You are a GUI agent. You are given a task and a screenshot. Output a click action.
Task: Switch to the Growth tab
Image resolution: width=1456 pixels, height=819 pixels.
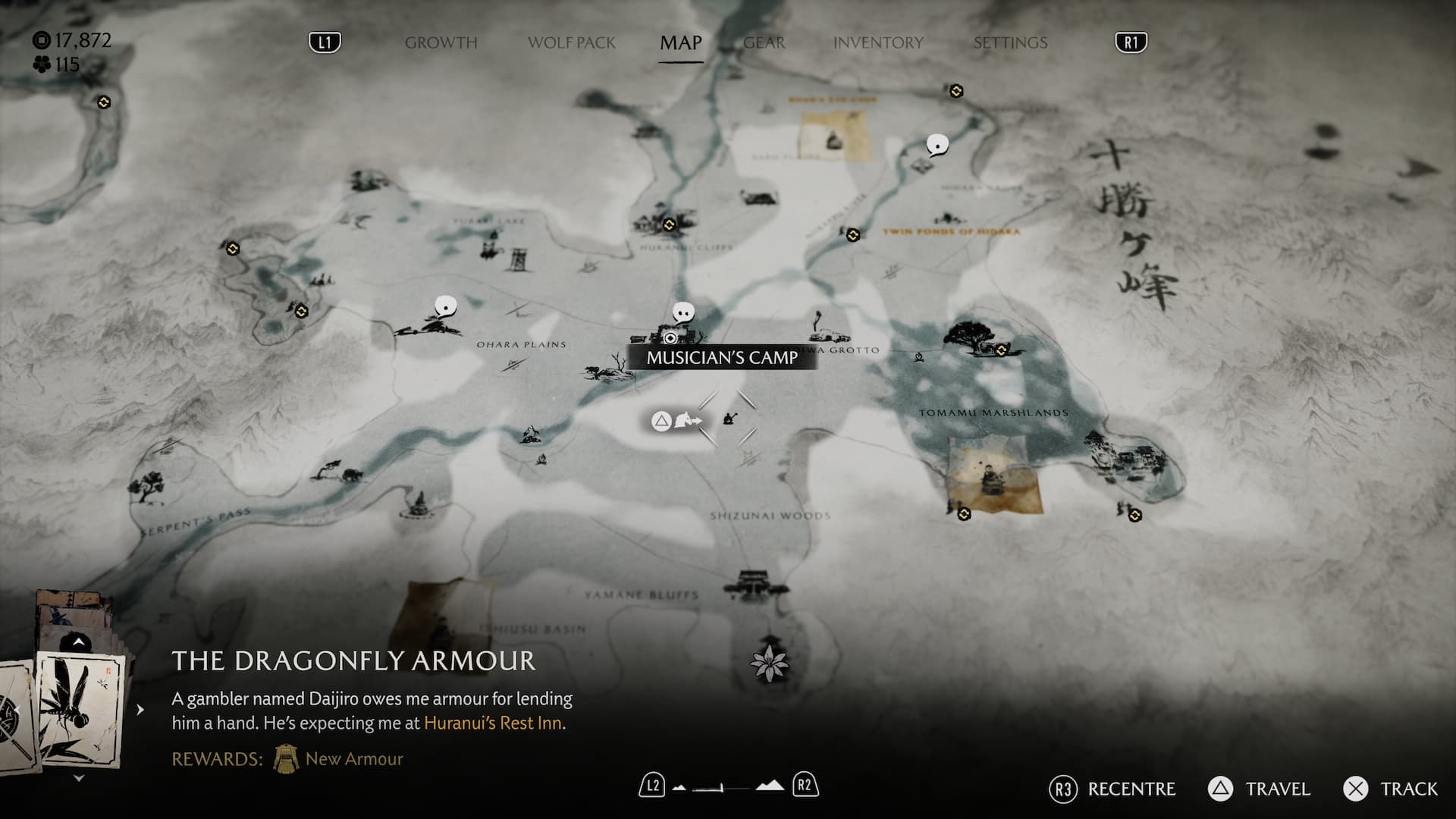(441, 43)
